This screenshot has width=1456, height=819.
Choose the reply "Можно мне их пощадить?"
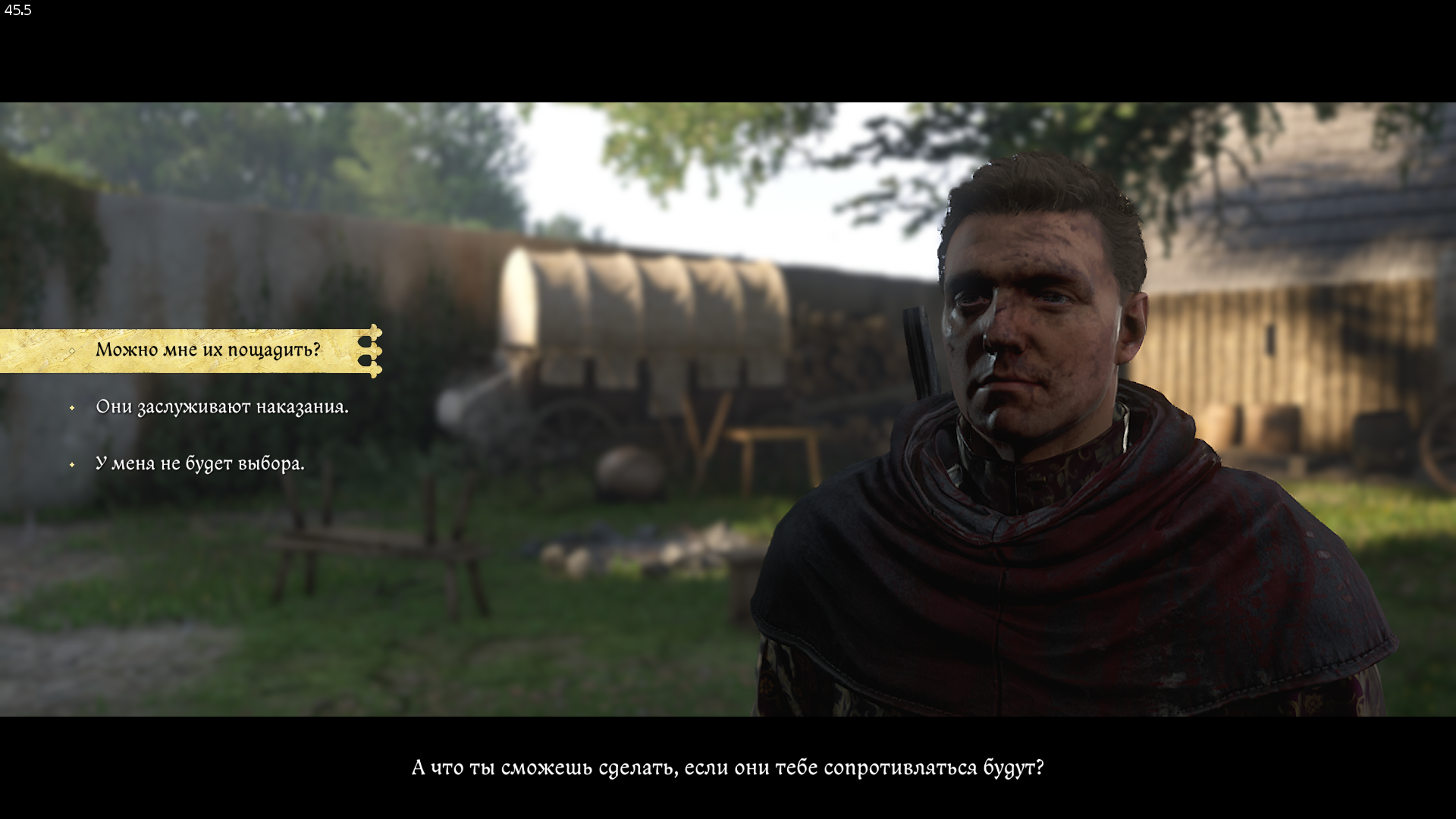coord(208,350)
